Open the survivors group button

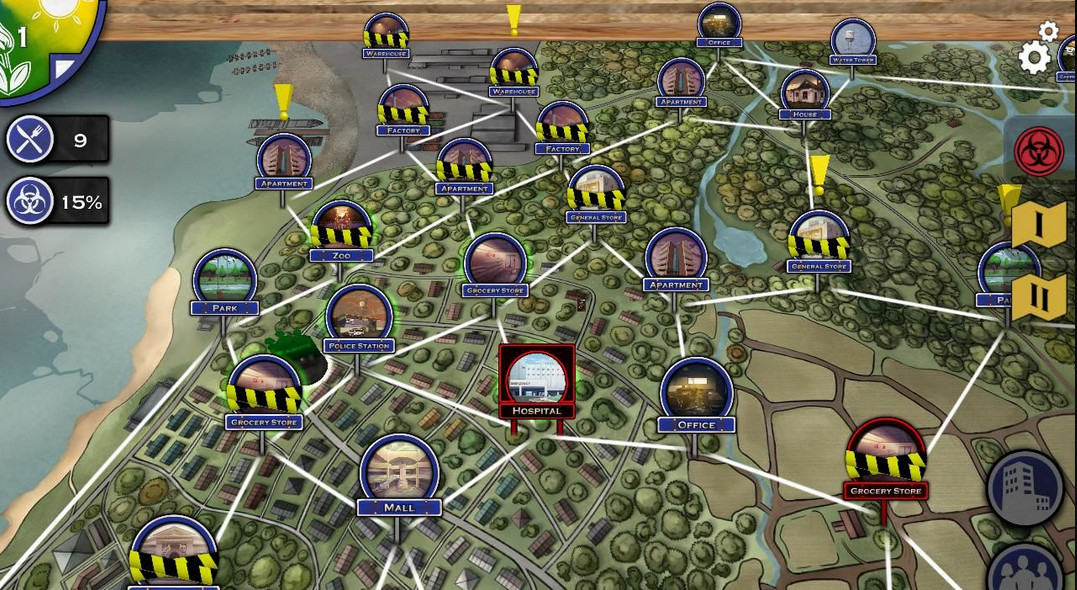tap(1026, 571)
